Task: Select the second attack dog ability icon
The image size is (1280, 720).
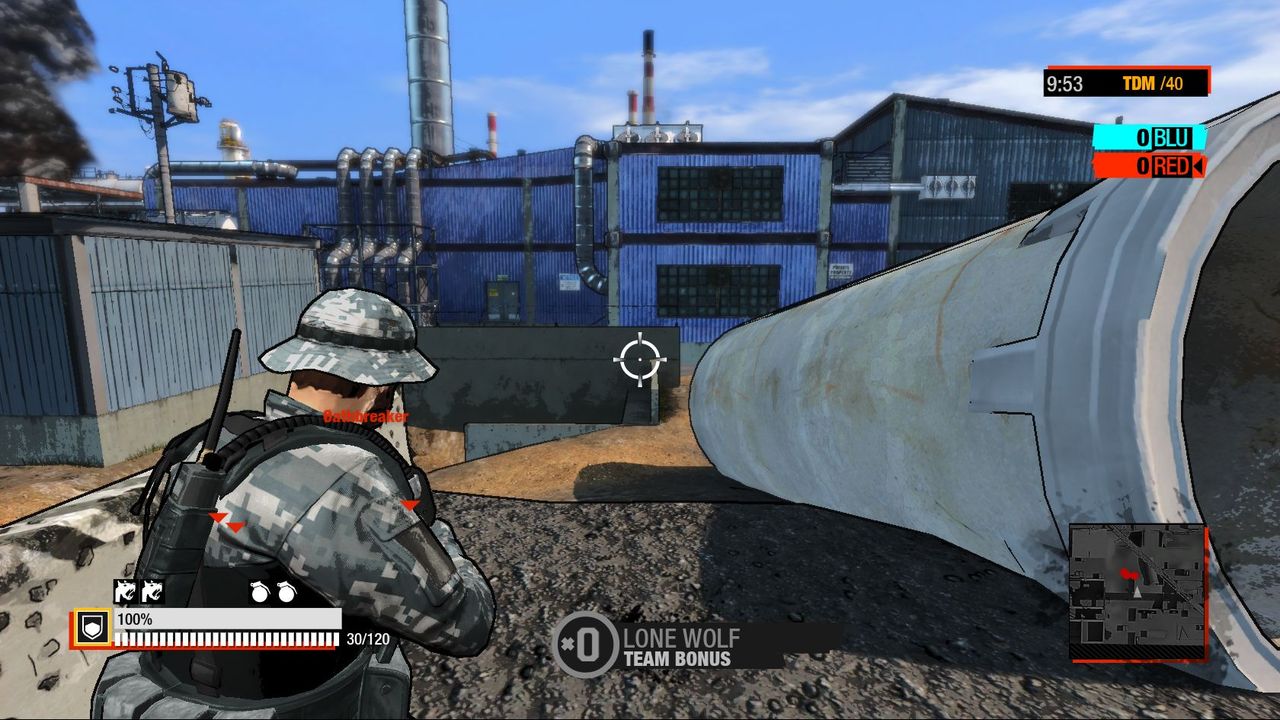Action: pos(152,592)
